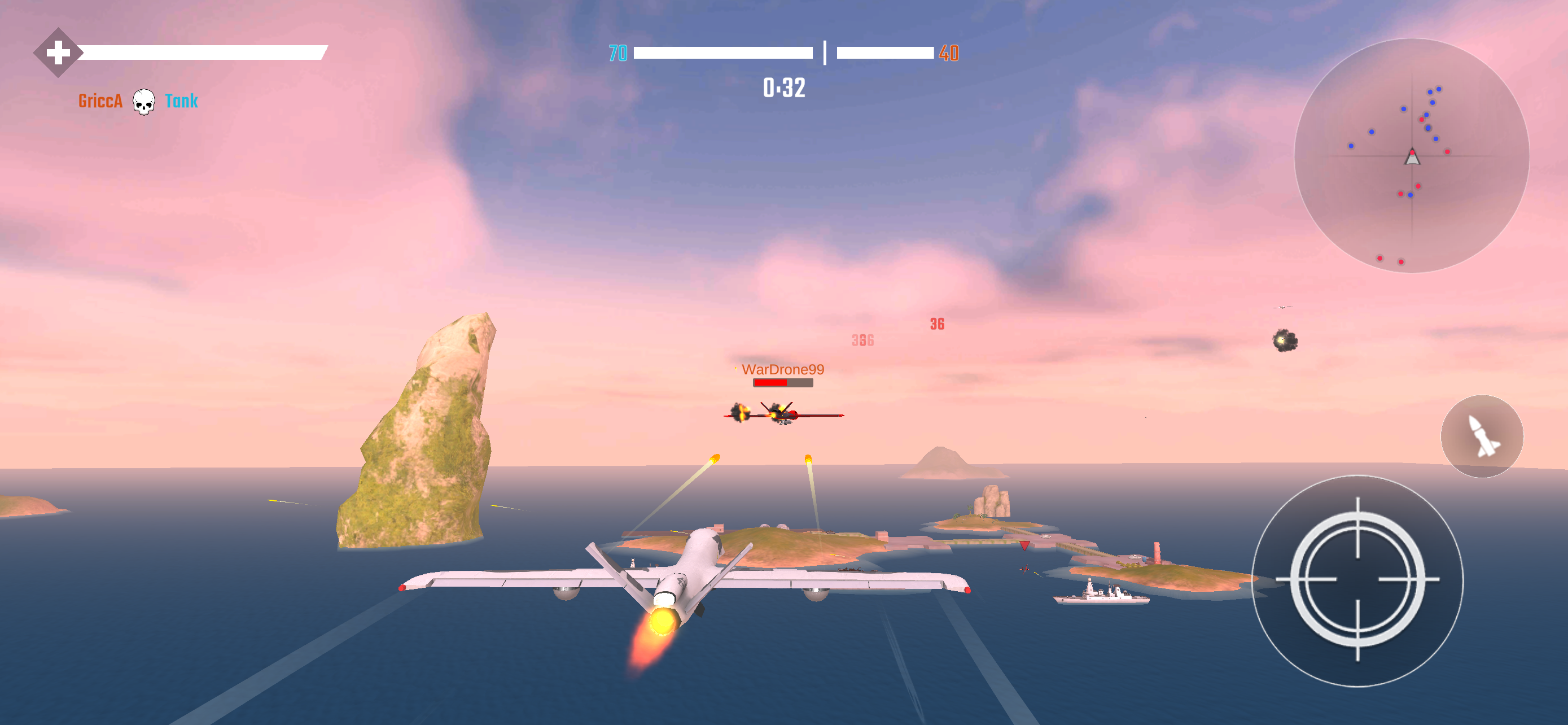Click the enemy name WarDrone99
This screenshot has width=1568, height=725.
click(783, 369)
